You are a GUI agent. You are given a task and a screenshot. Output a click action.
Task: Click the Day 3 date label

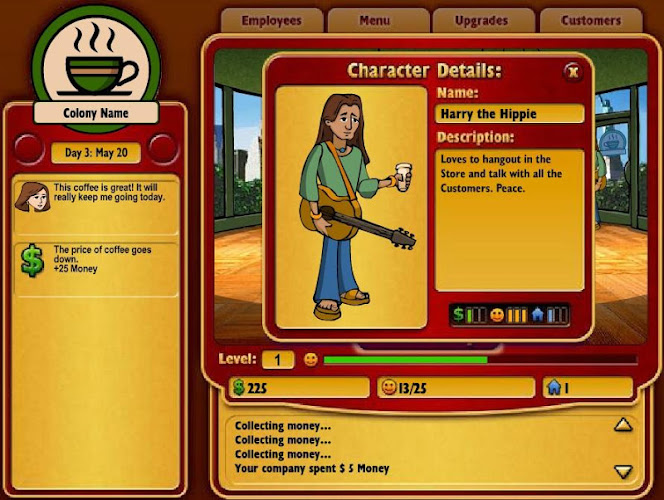pyautogui.click(x=95, y=153)
